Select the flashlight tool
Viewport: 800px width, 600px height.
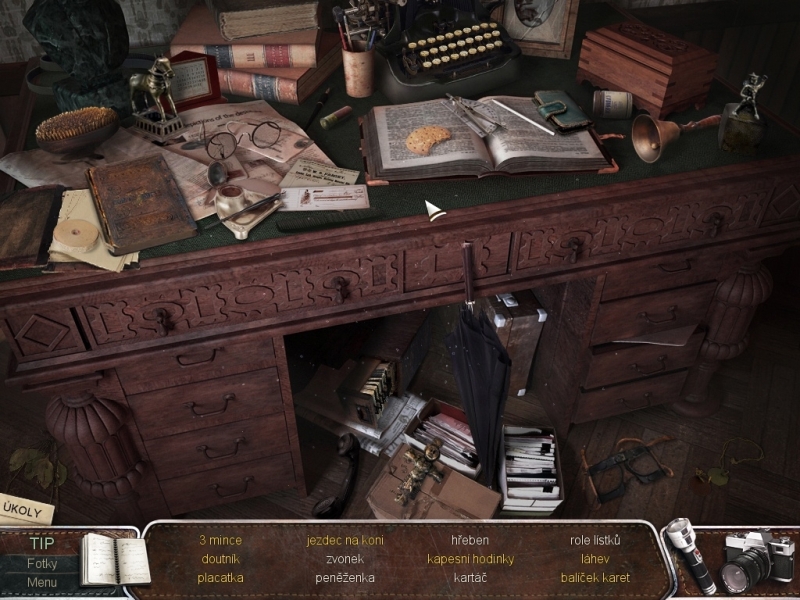[689, 556]
